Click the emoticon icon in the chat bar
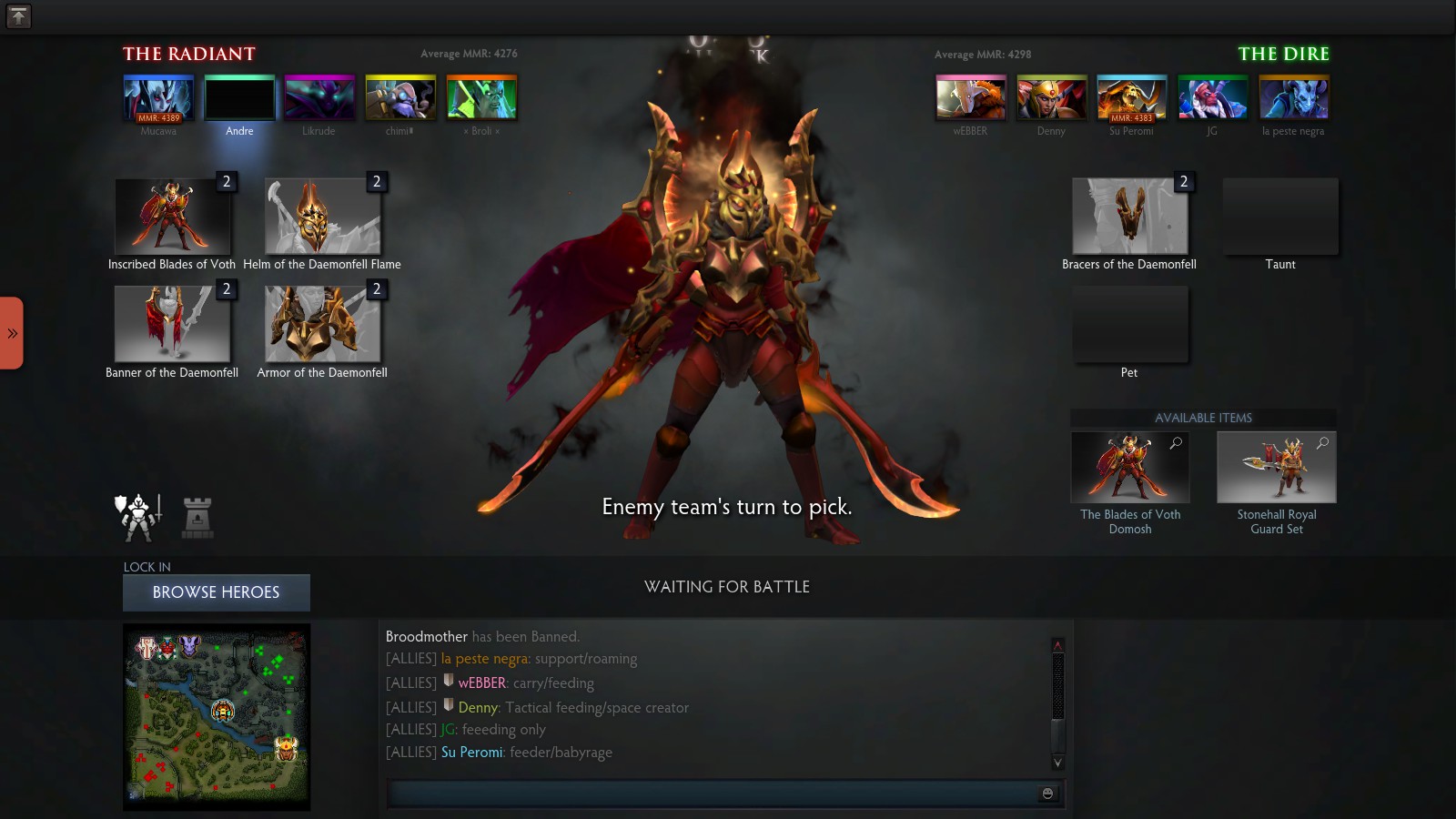Image resolution: width=1456 pixels, height=819 pixels. pos(1046,794)
